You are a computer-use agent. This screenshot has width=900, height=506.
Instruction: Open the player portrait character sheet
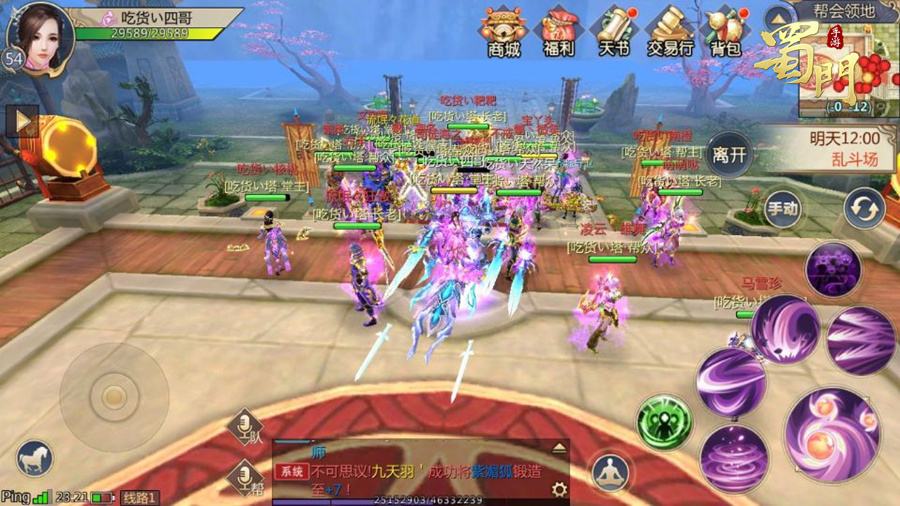pos(40,36)
